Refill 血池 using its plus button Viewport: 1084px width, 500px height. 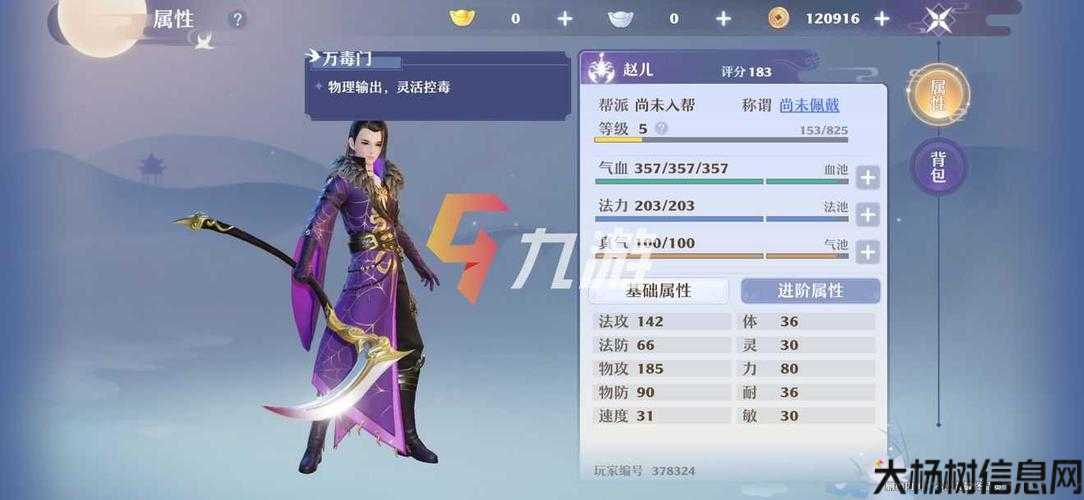point(867,178)
